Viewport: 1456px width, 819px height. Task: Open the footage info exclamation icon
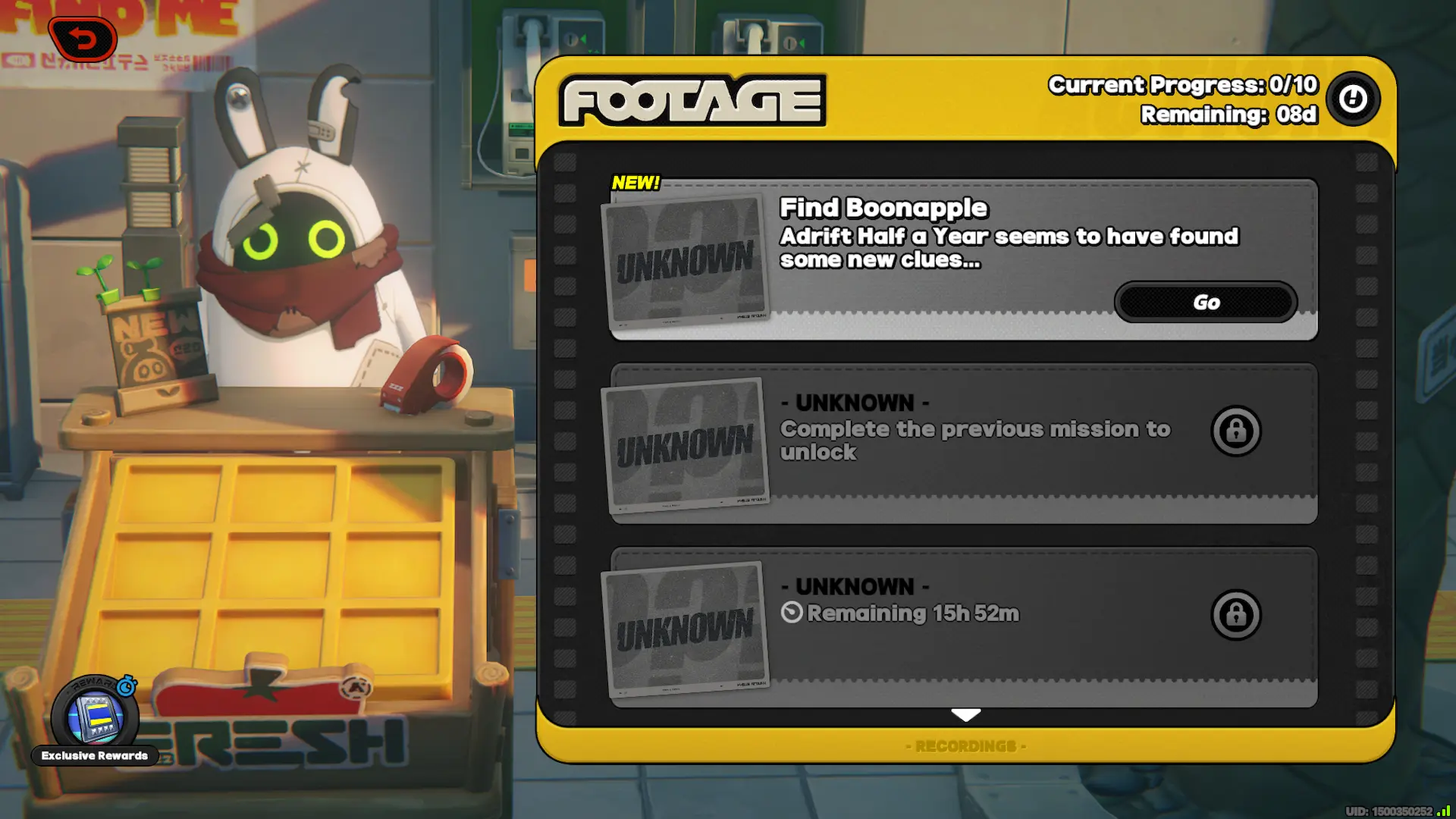point(1353,99)
